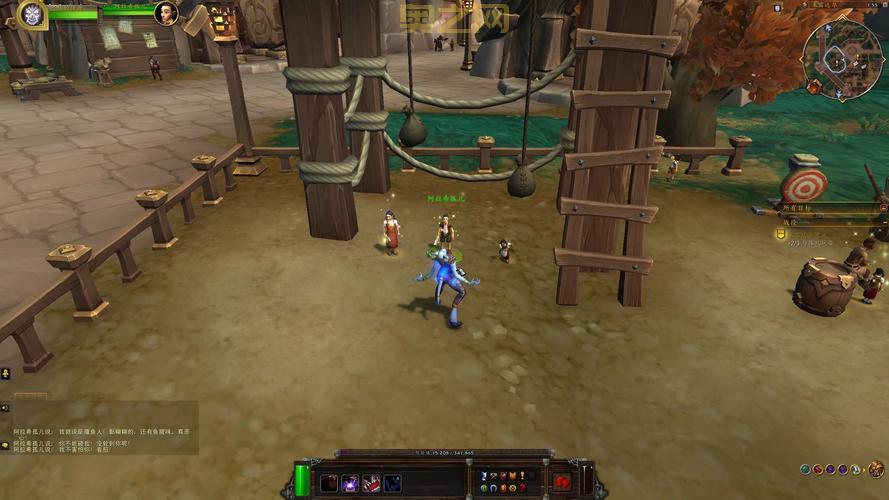Use the first dark red action slot
The width and height of the screenshot is (889, 500).
click(329, 483)
